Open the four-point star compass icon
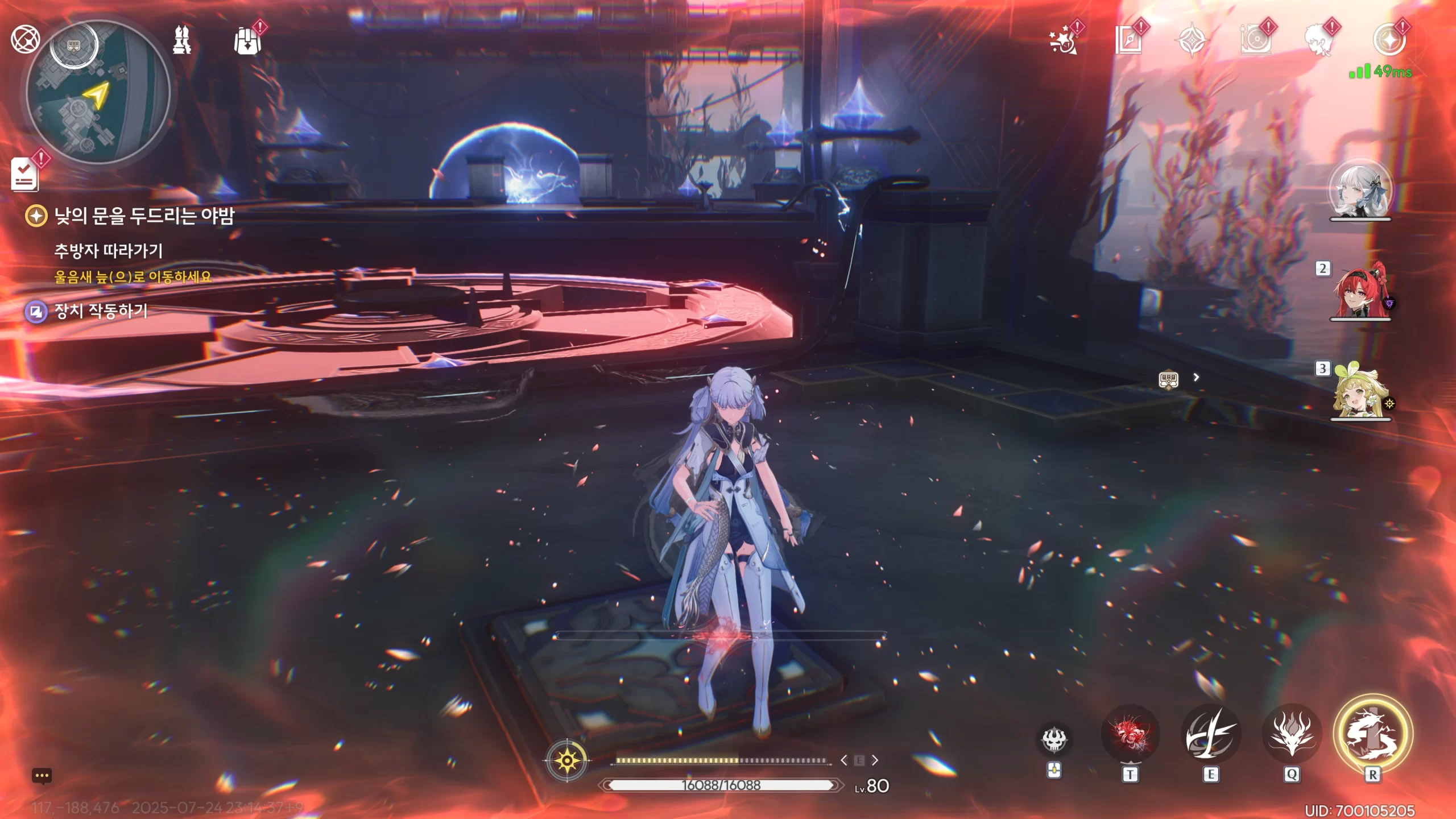 click(1192, 40)
